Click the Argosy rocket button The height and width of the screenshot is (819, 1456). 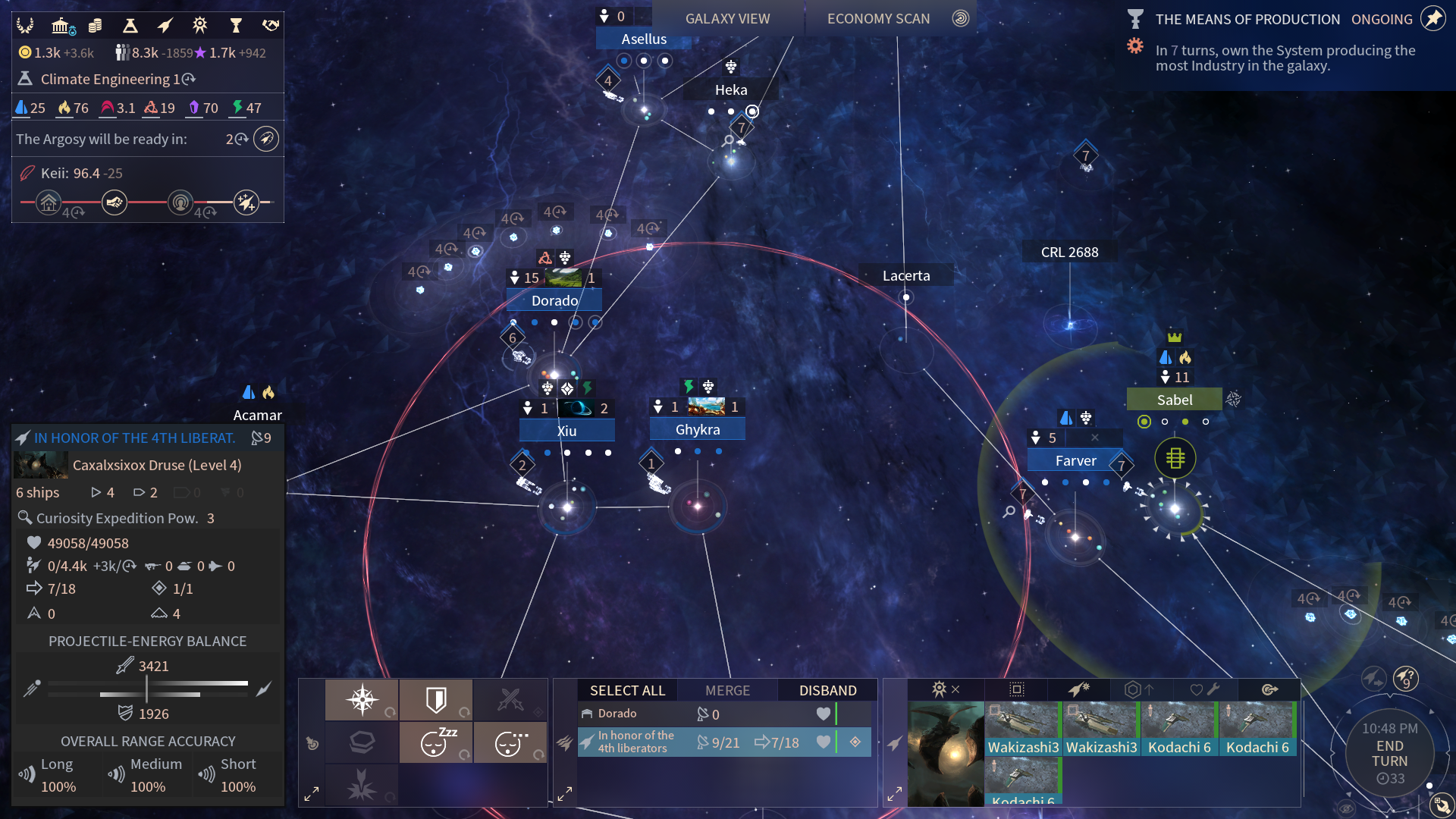266,139
